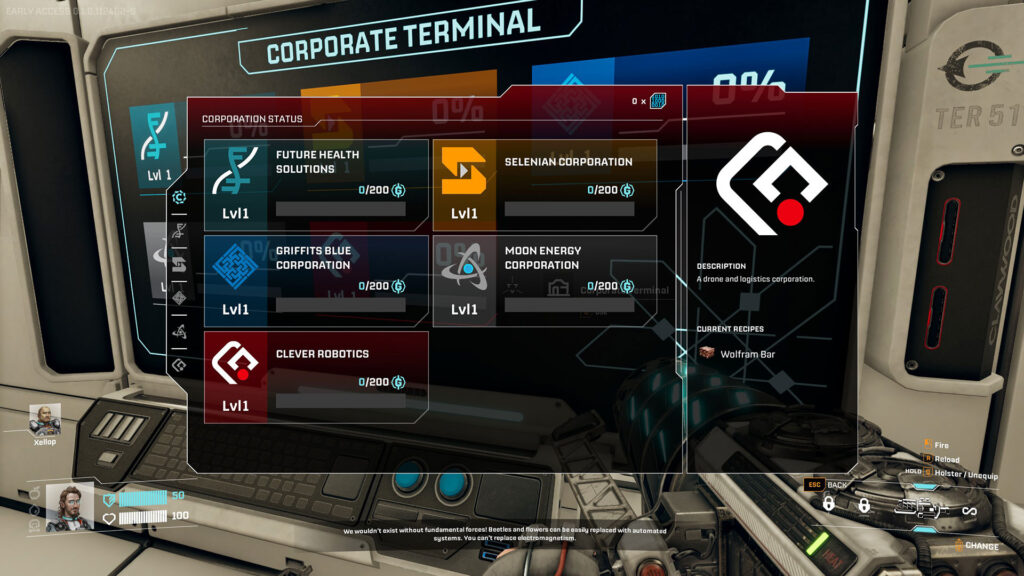The image size is (1024, 576).
Task: Choose the Selenian Corporation card
Action: point(544,185)
